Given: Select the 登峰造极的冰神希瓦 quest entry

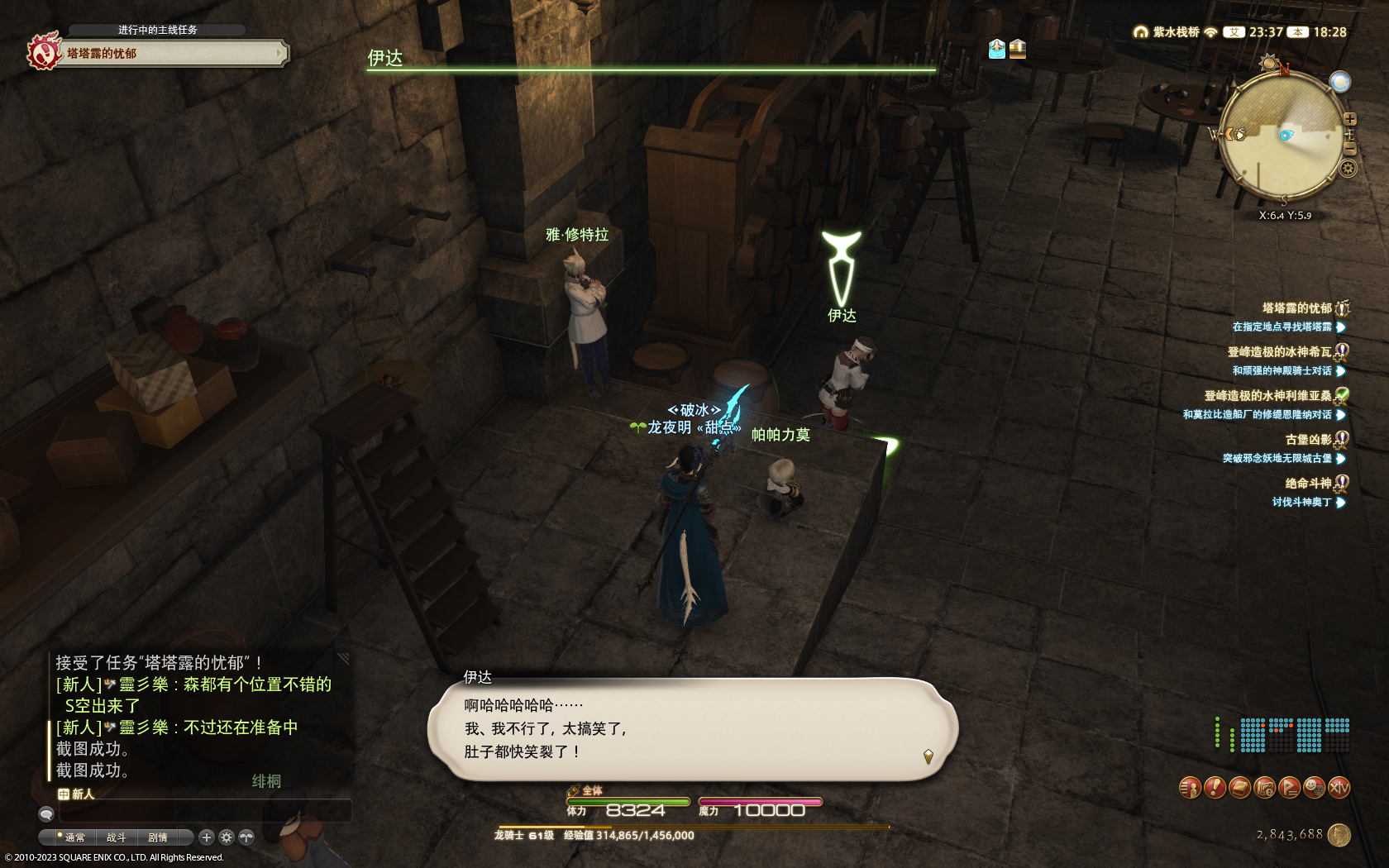Looking at the screenshot, I should click(1279, 352).
